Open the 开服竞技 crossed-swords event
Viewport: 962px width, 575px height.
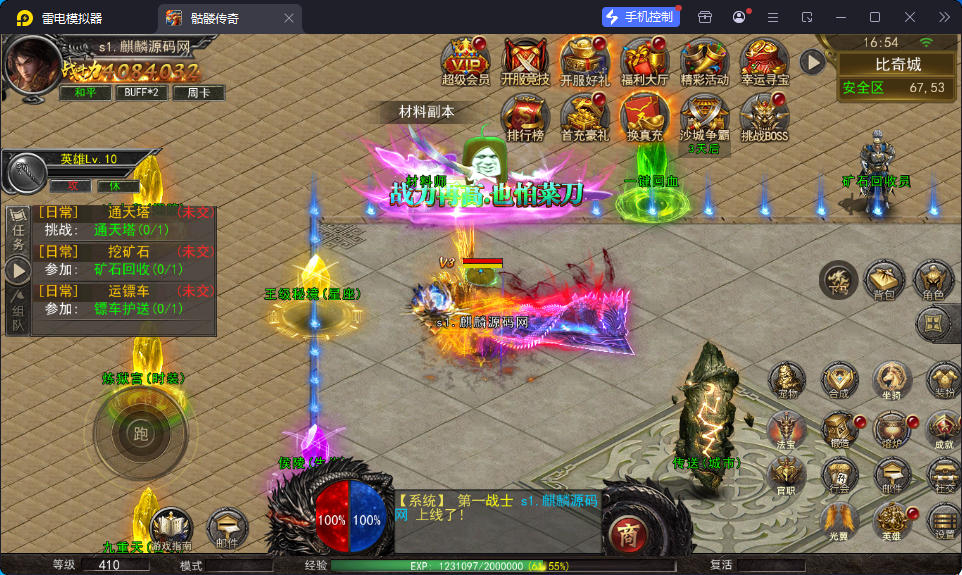tap(524, 60)
